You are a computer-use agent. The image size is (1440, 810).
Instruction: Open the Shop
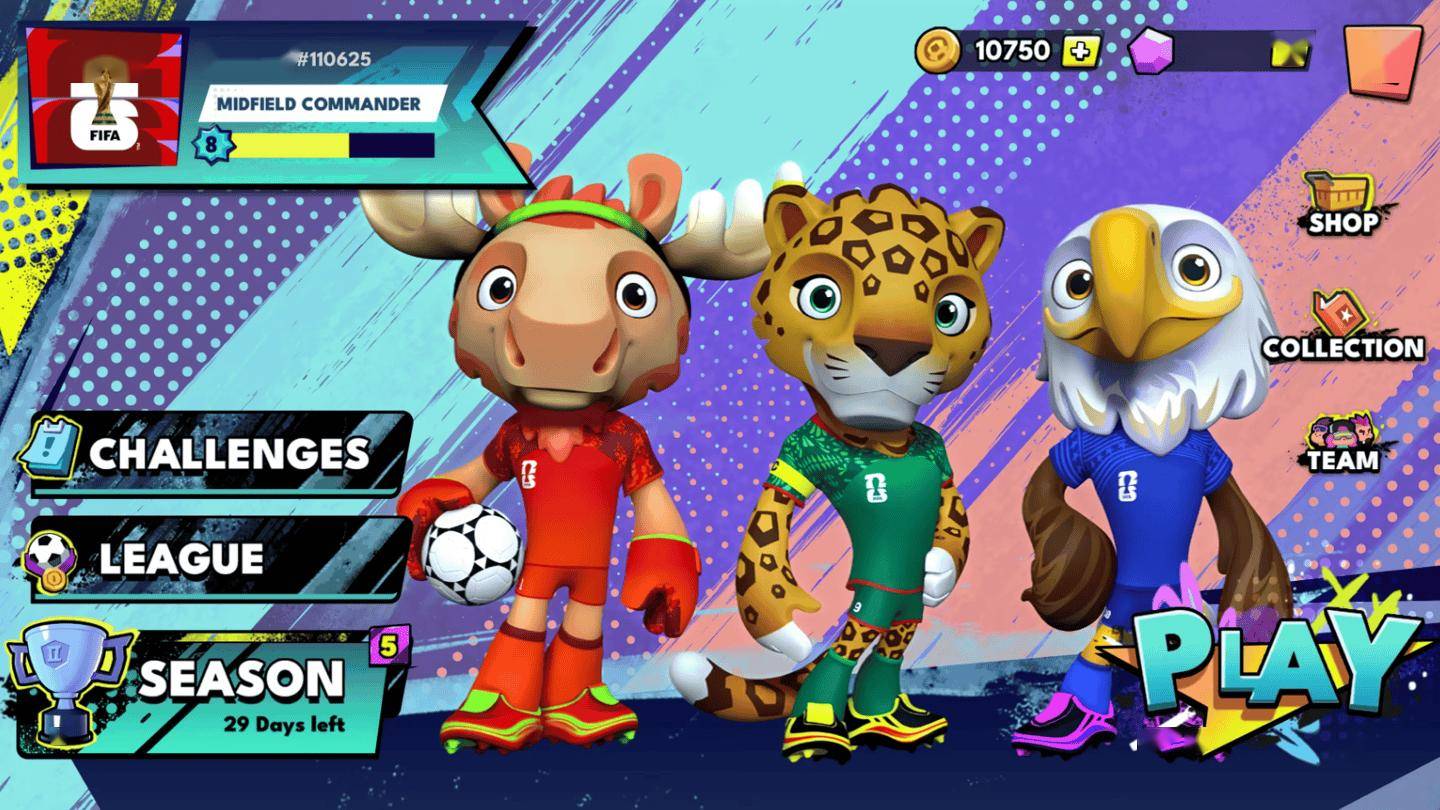(1342, 203)
